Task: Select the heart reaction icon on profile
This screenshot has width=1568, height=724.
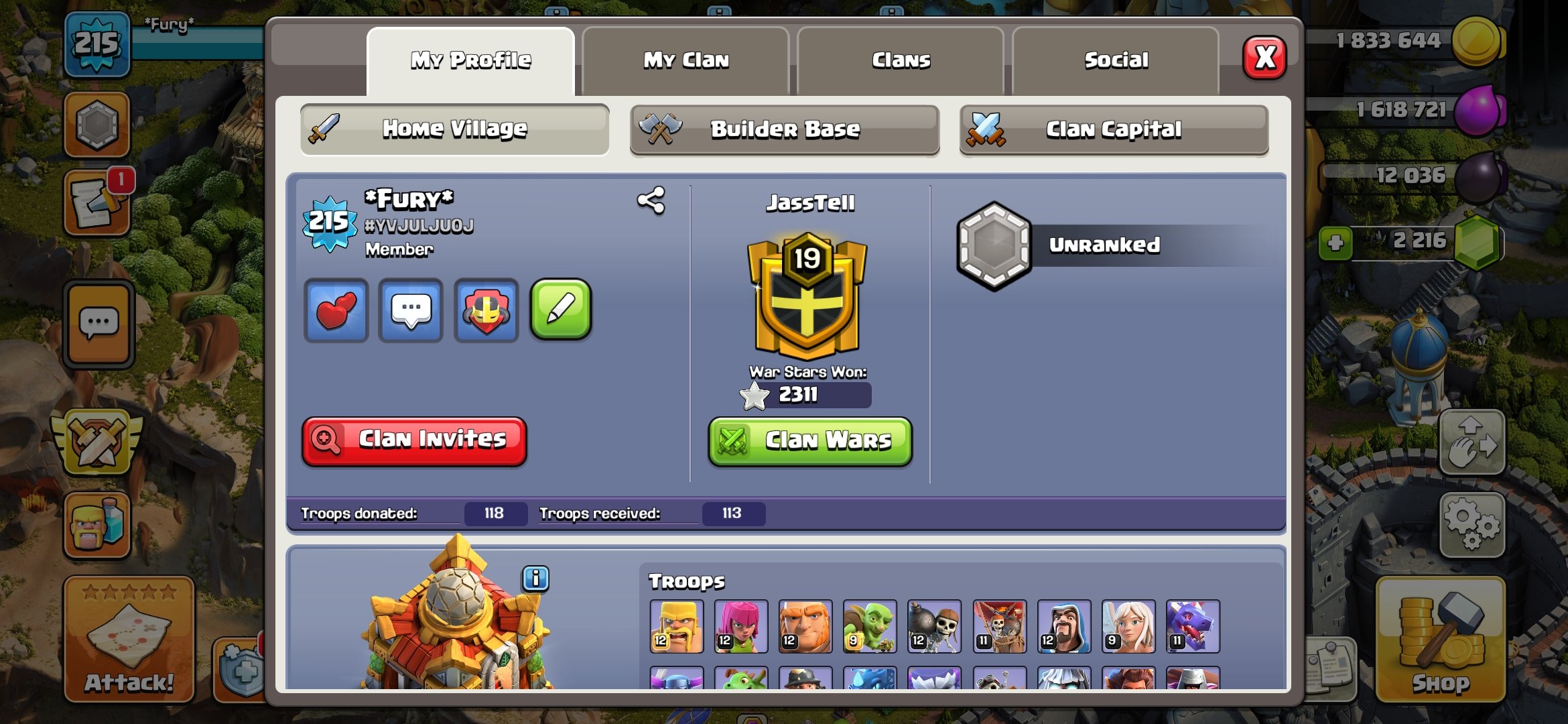Action: tap(336, 309)
